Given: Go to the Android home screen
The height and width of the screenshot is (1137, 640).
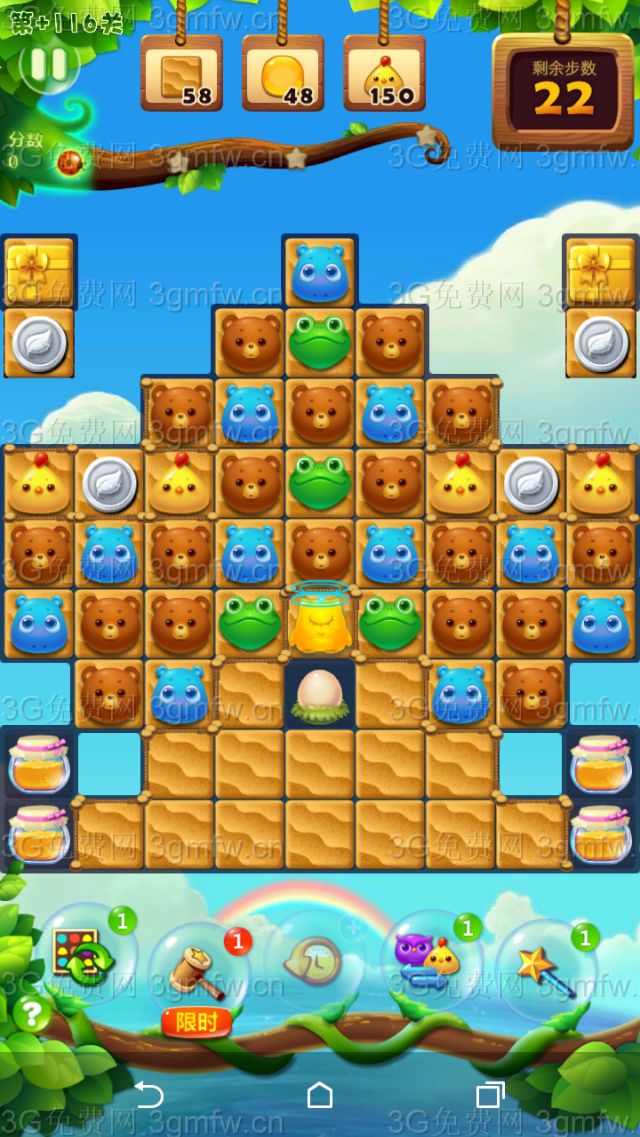Looking at the screenshot, I should [320, 1096].
